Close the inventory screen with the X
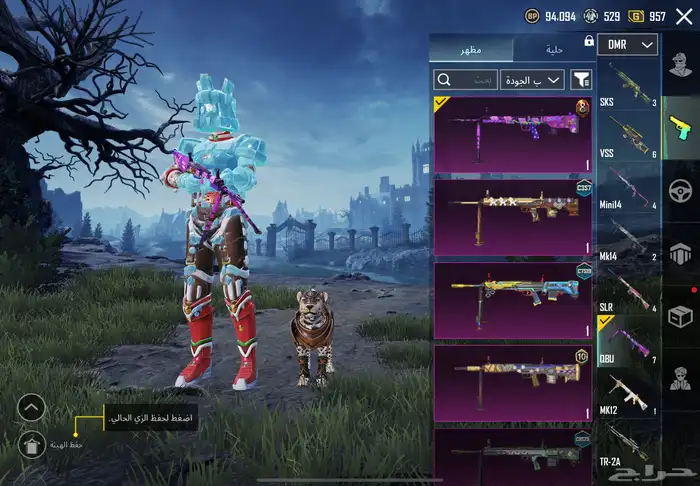Screen dimensions: 700x486 click(x=684, y=16)
